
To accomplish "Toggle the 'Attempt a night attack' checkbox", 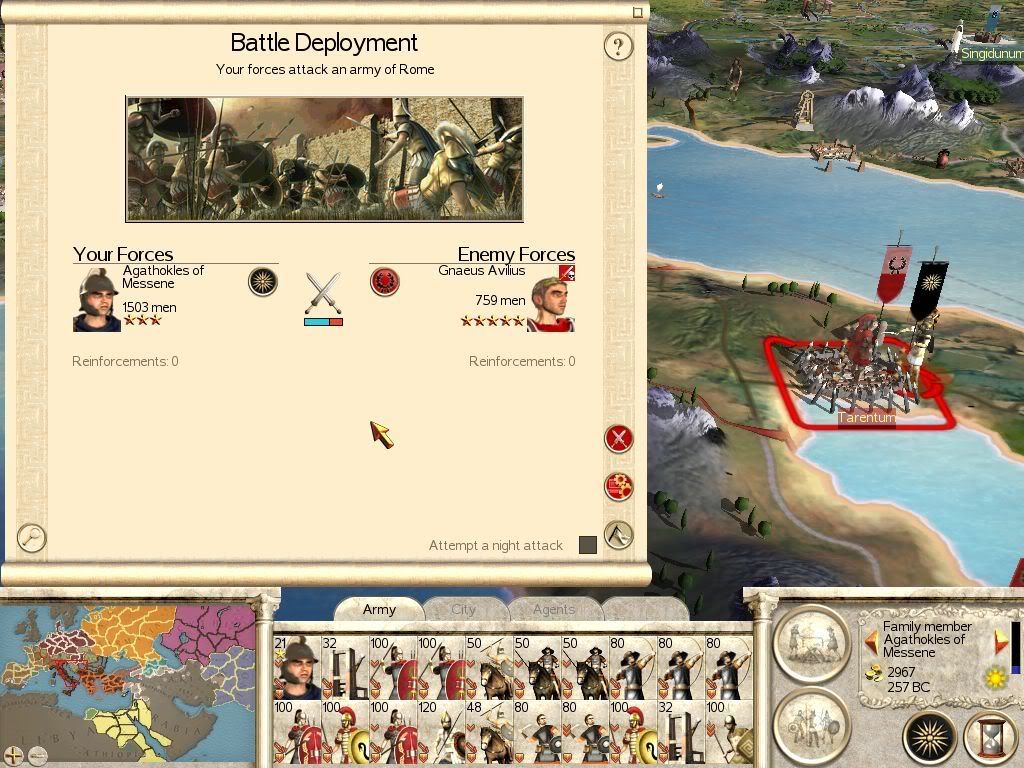I will [588, 545].
